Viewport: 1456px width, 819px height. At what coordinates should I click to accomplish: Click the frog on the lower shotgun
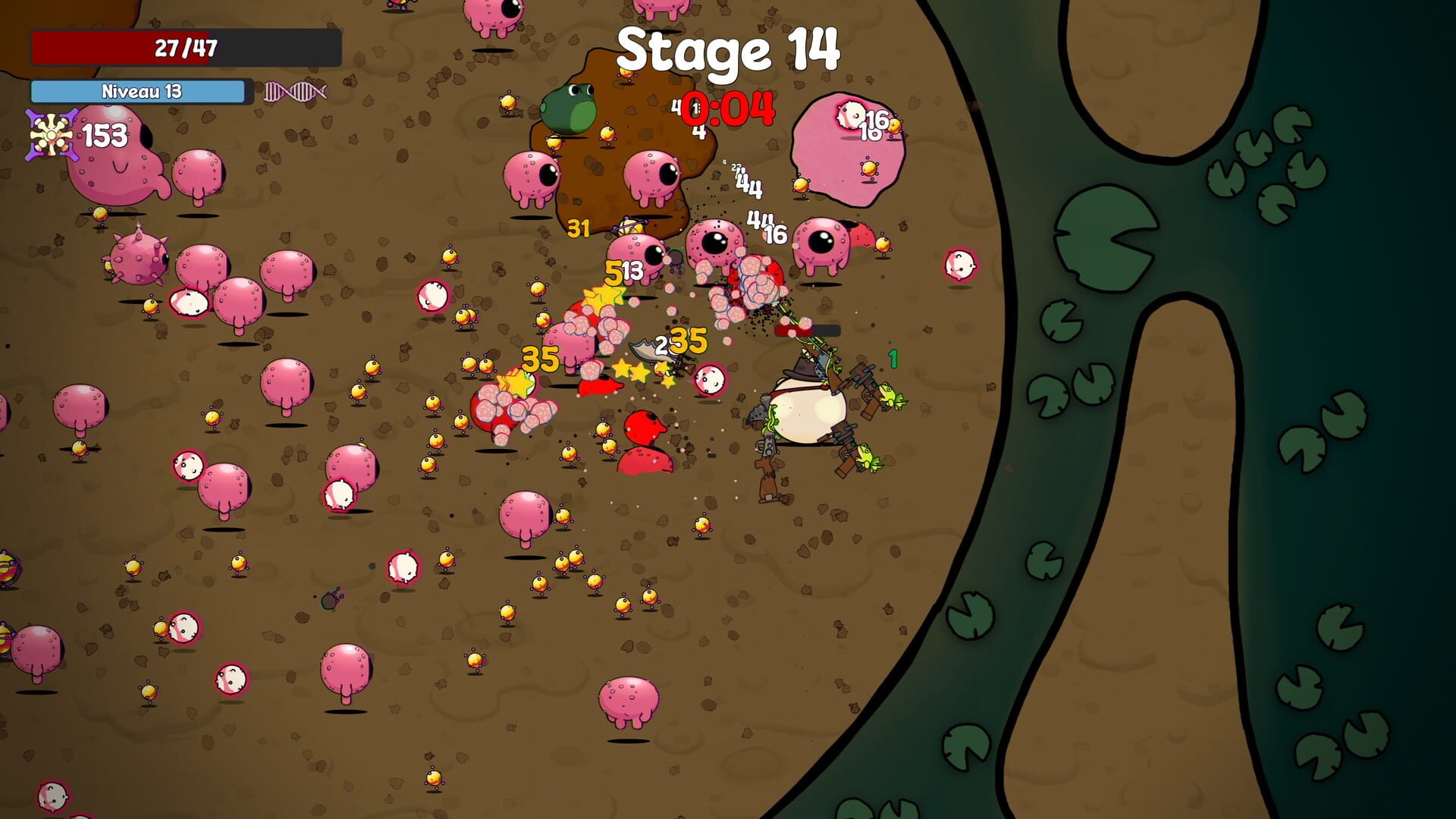(x=864, y=457)
